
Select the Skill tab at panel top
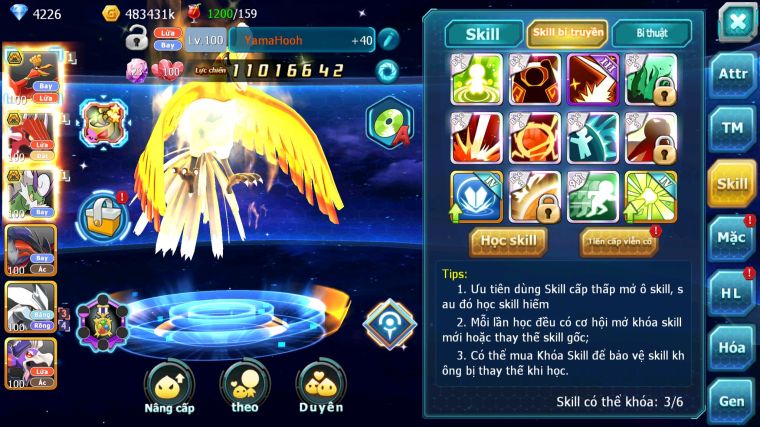click(483, 33)
